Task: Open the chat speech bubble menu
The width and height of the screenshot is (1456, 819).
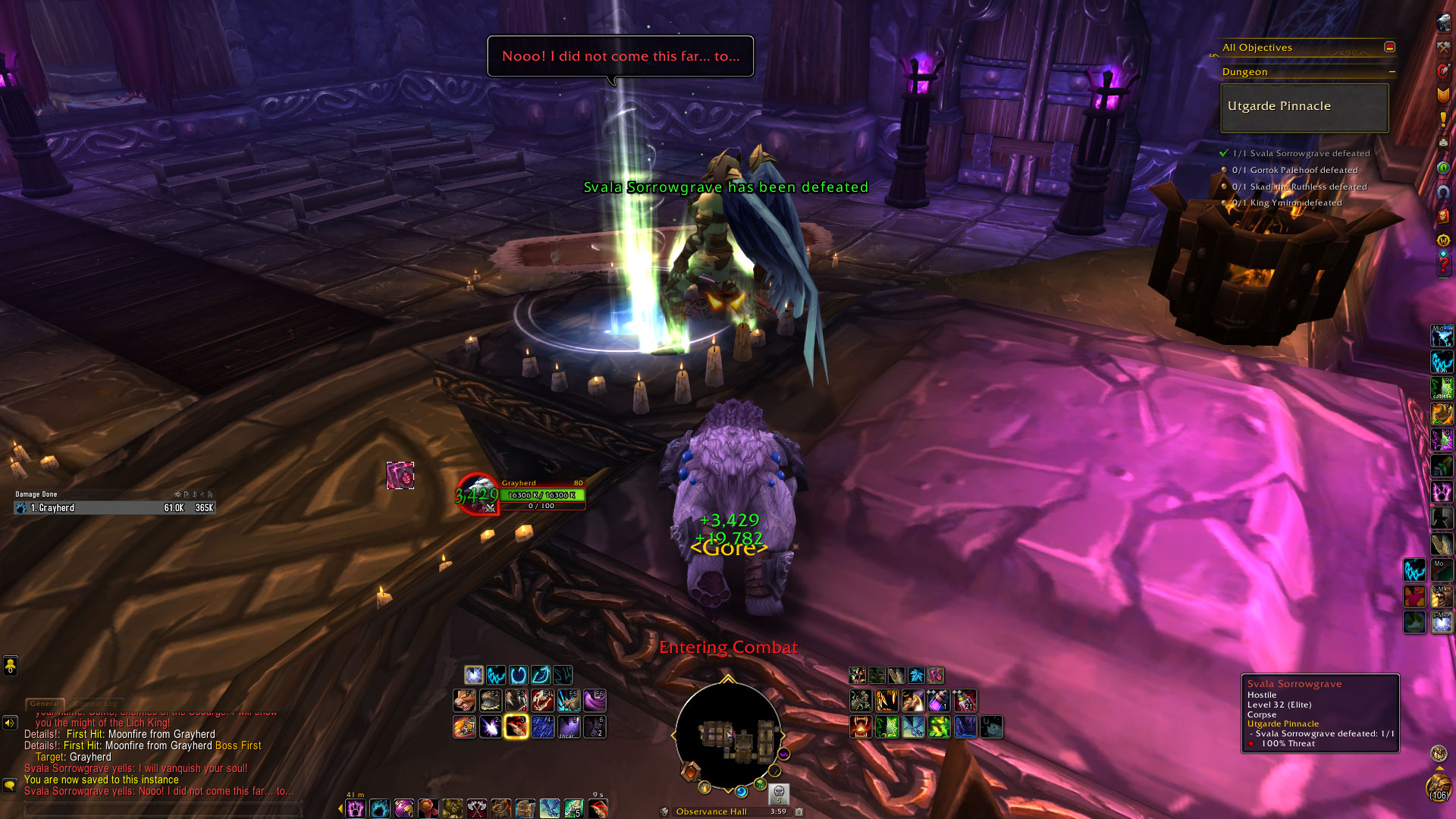Action: click(x=10, y=786)
